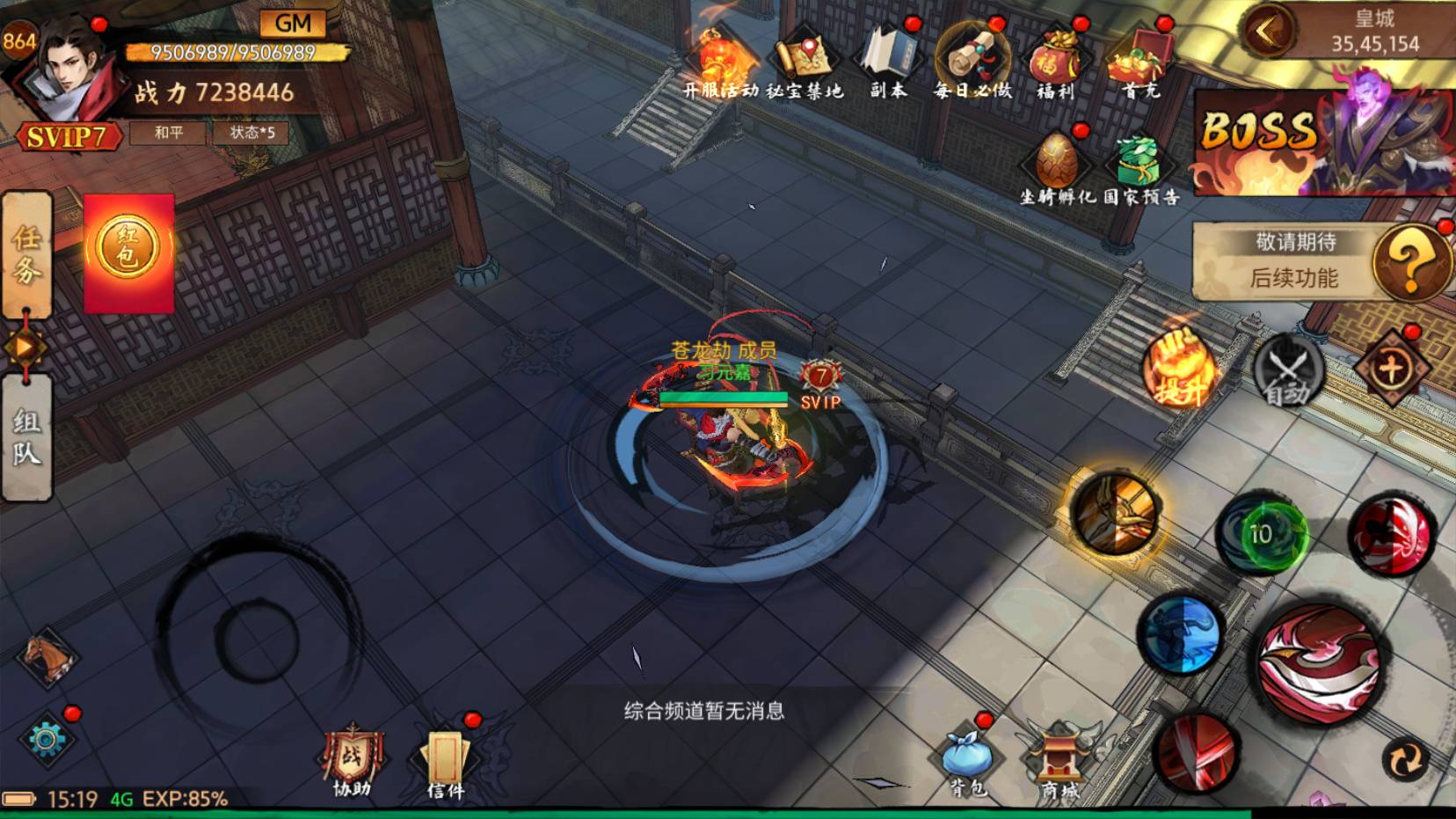1456x819 pixels.
Task: Open the 组队 team tab
Action: coord(26,437)
